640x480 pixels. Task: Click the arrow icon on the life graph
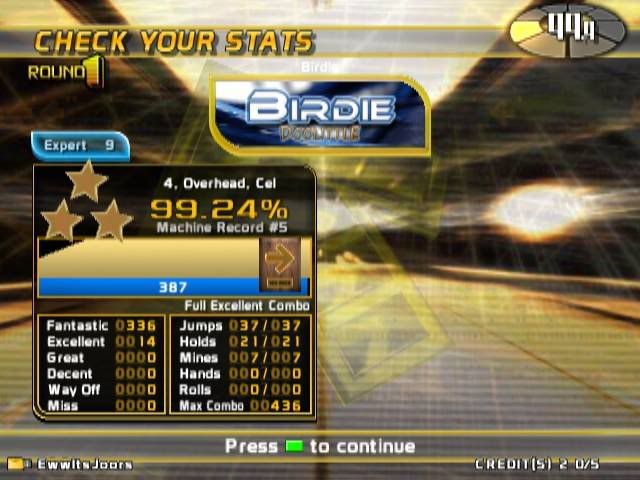pyautogui.click(x=280, y=260)
